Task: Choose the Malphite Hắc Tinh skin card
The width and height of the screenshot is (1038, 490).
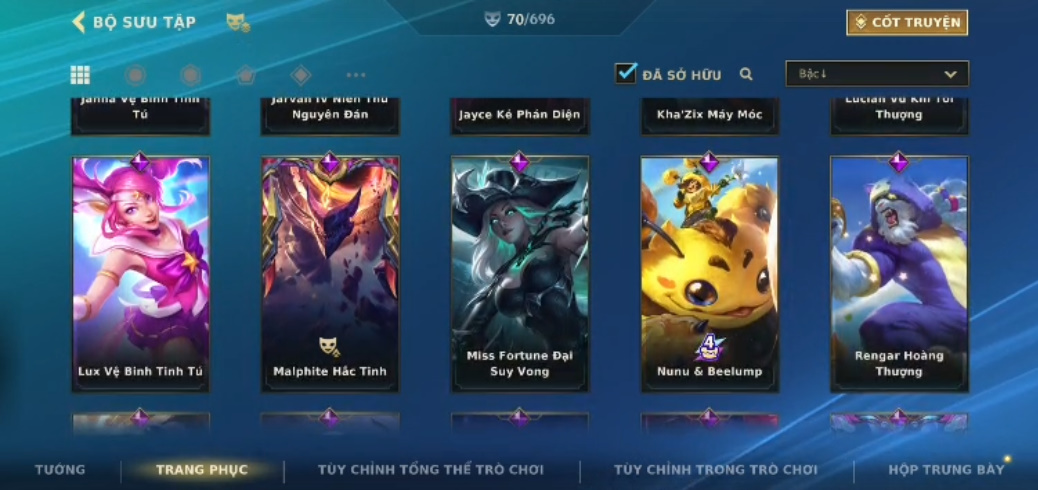Action: point(330,272)
